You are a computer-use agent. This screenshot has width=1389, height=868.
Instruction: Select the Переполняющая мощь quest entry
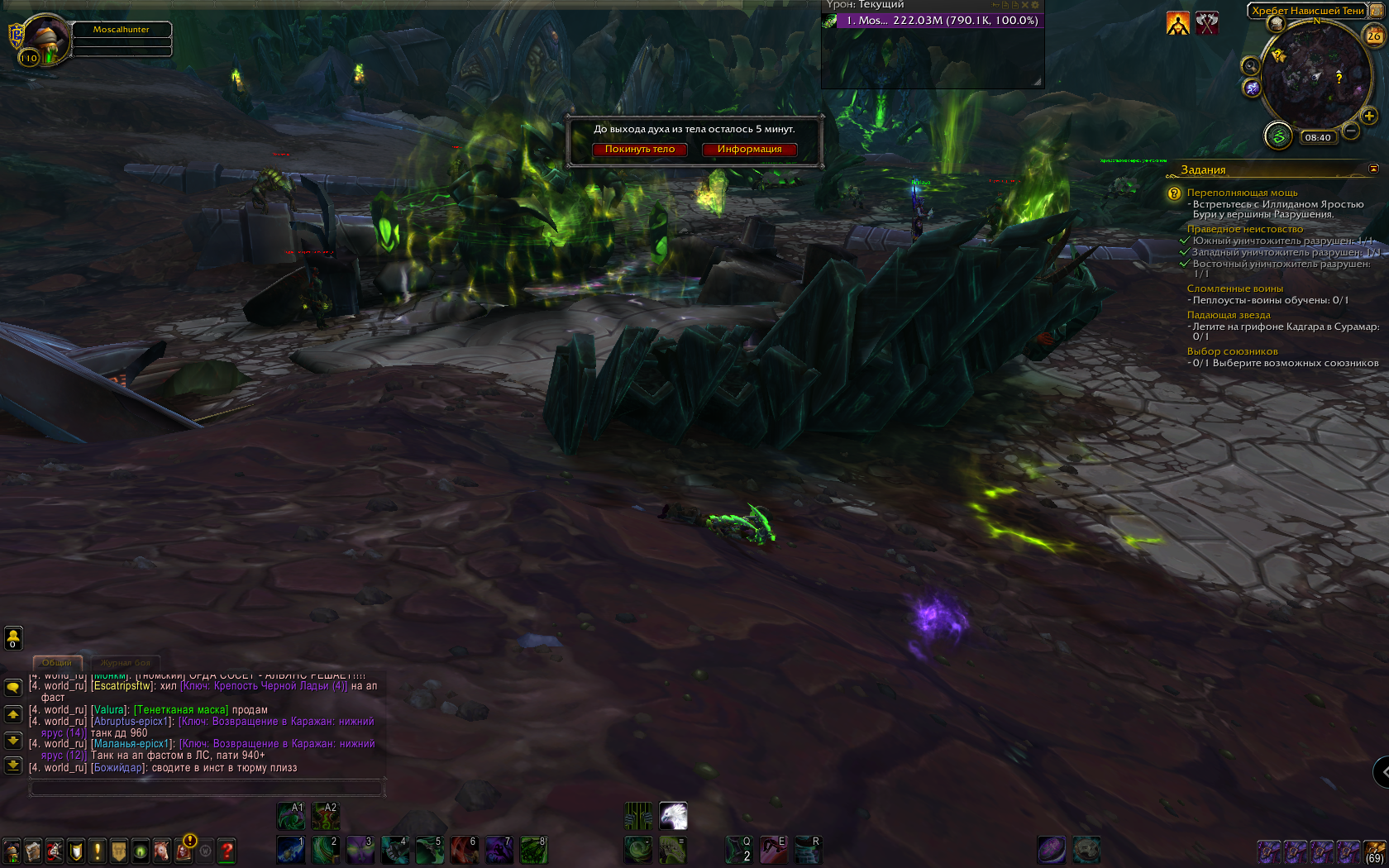[x=1242, y=193]
